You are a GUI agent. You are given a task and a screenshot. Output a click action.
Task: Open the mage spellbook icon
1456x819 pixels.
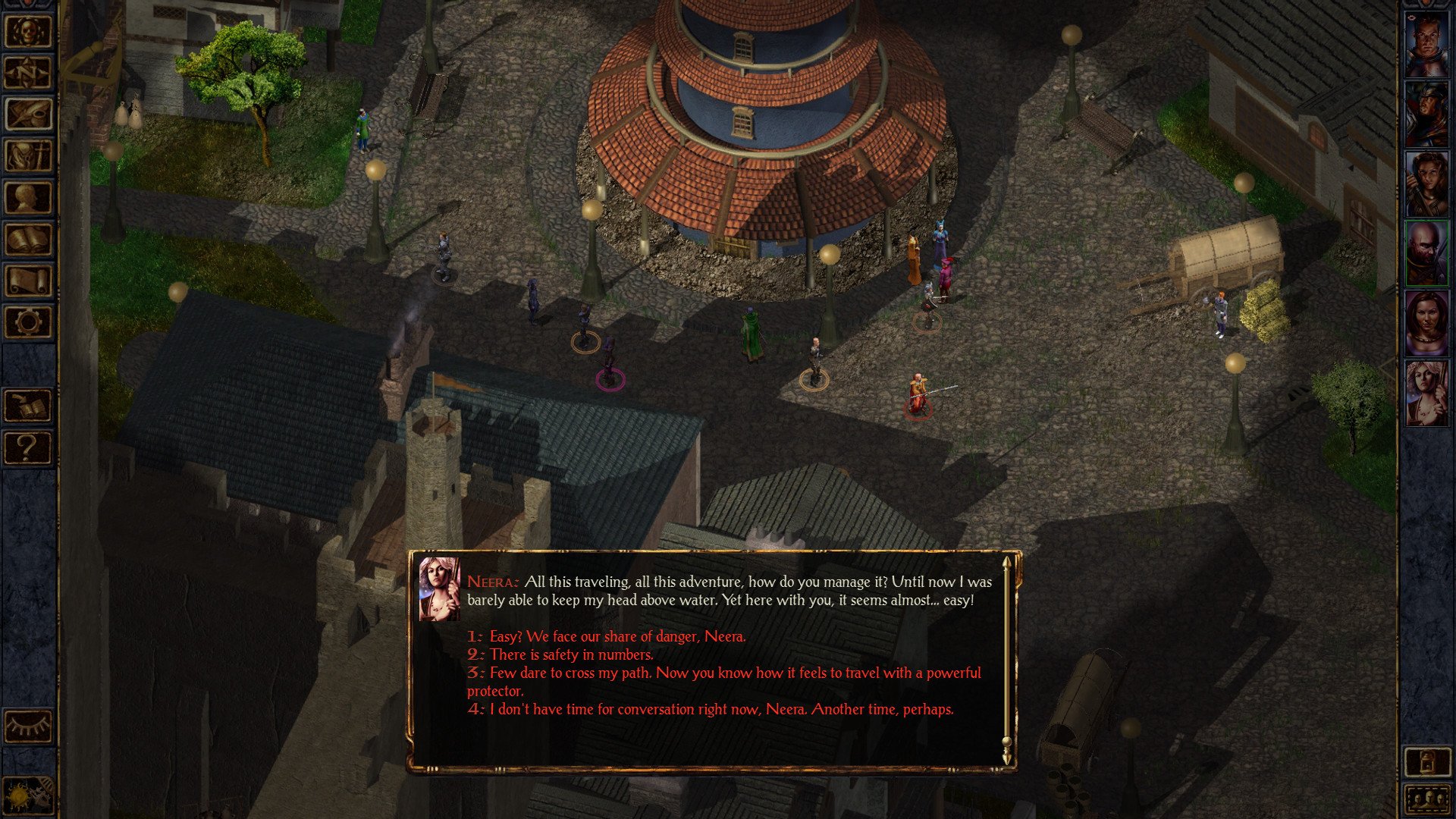(29, 240)
